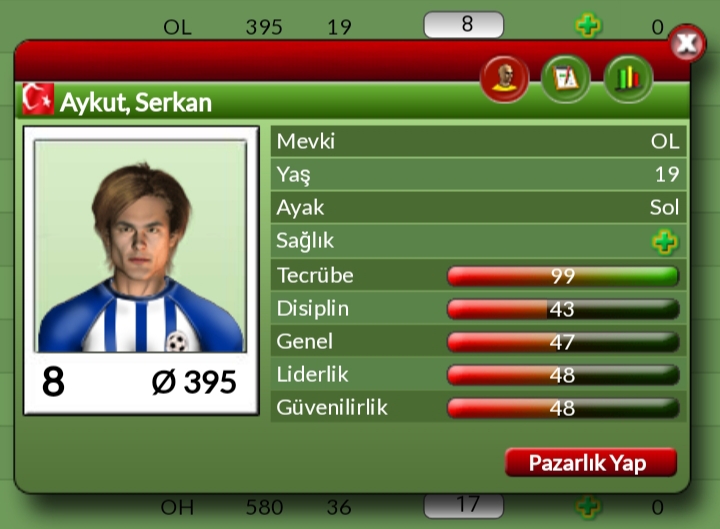Image resolution: width=720 pixels, height=529 pixels.
Task: Close the Aykut, Serkan player popup
Action: pos(686,43)
